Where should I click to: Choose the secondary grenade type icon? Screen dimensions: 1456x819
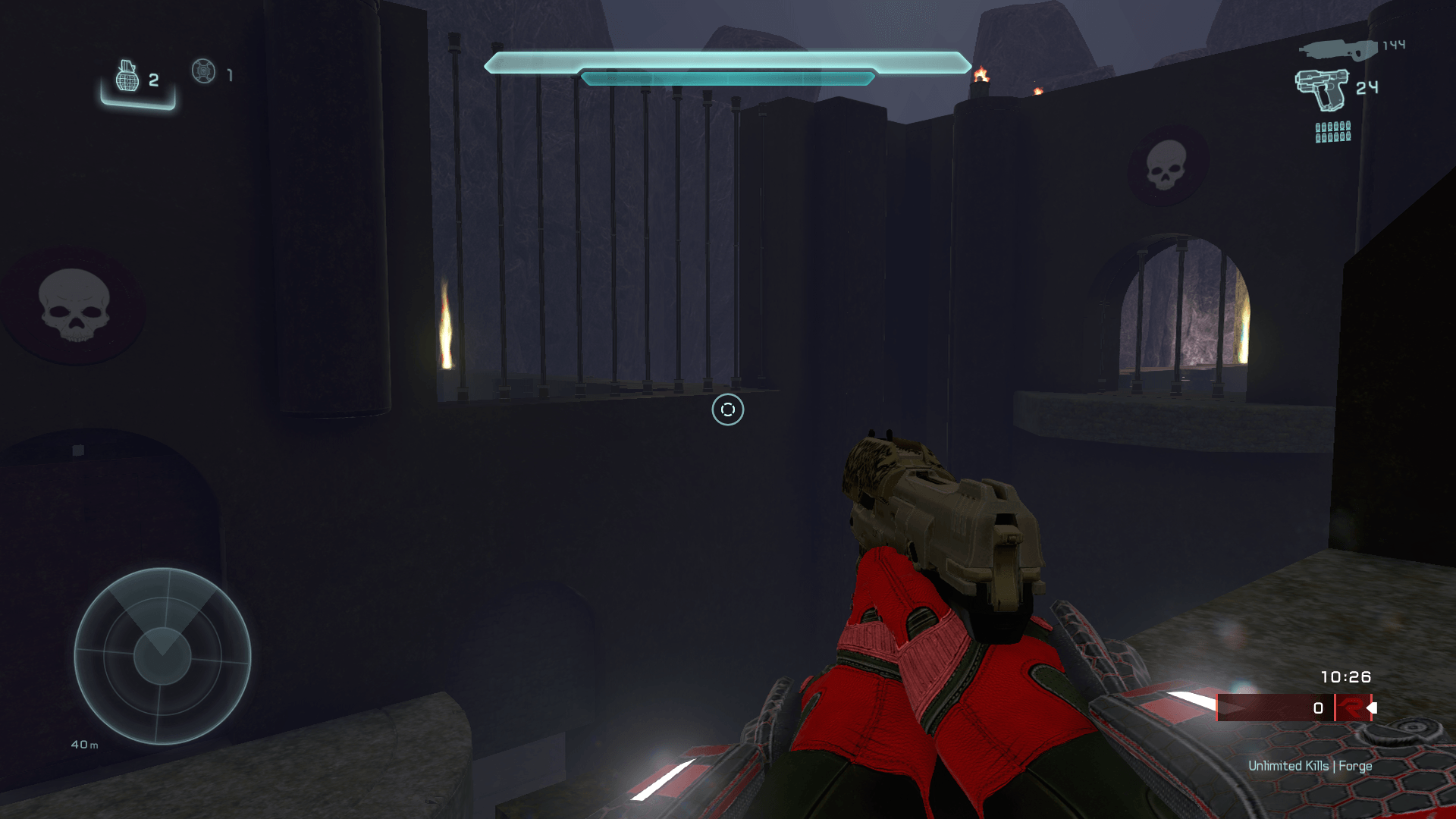(203, 71)
